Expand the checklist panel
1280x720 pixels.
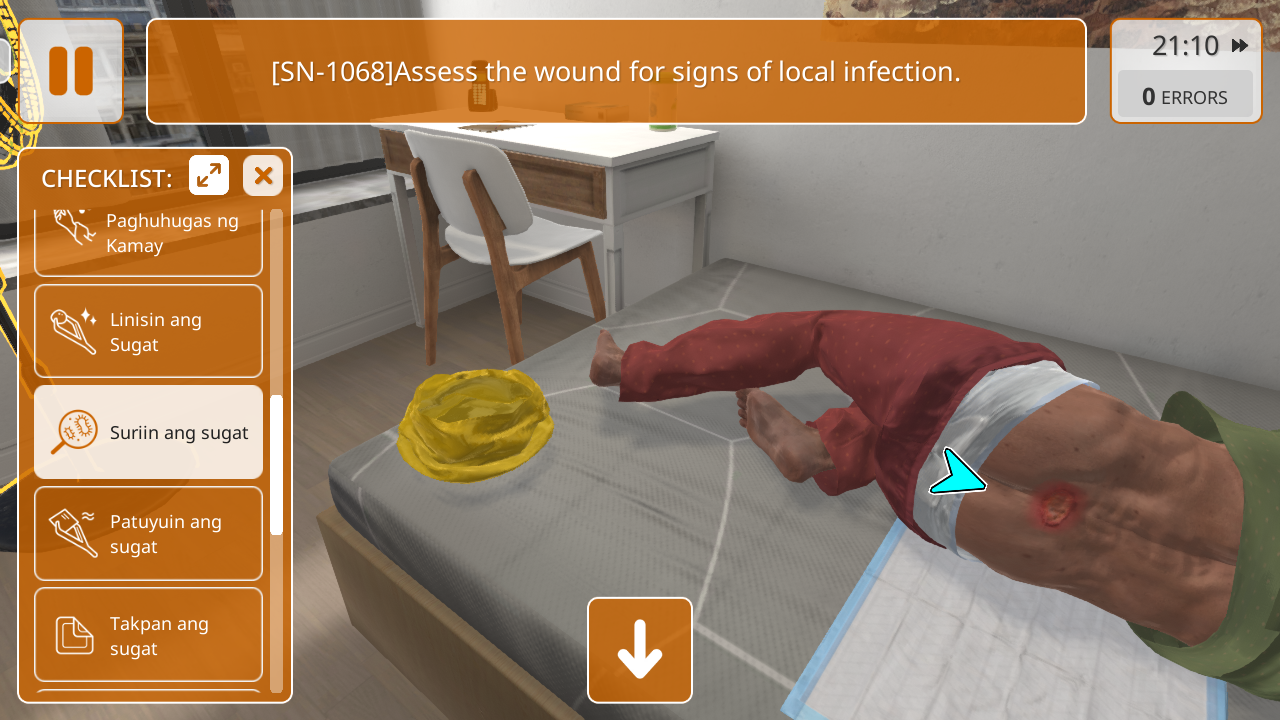pos(209,176)
